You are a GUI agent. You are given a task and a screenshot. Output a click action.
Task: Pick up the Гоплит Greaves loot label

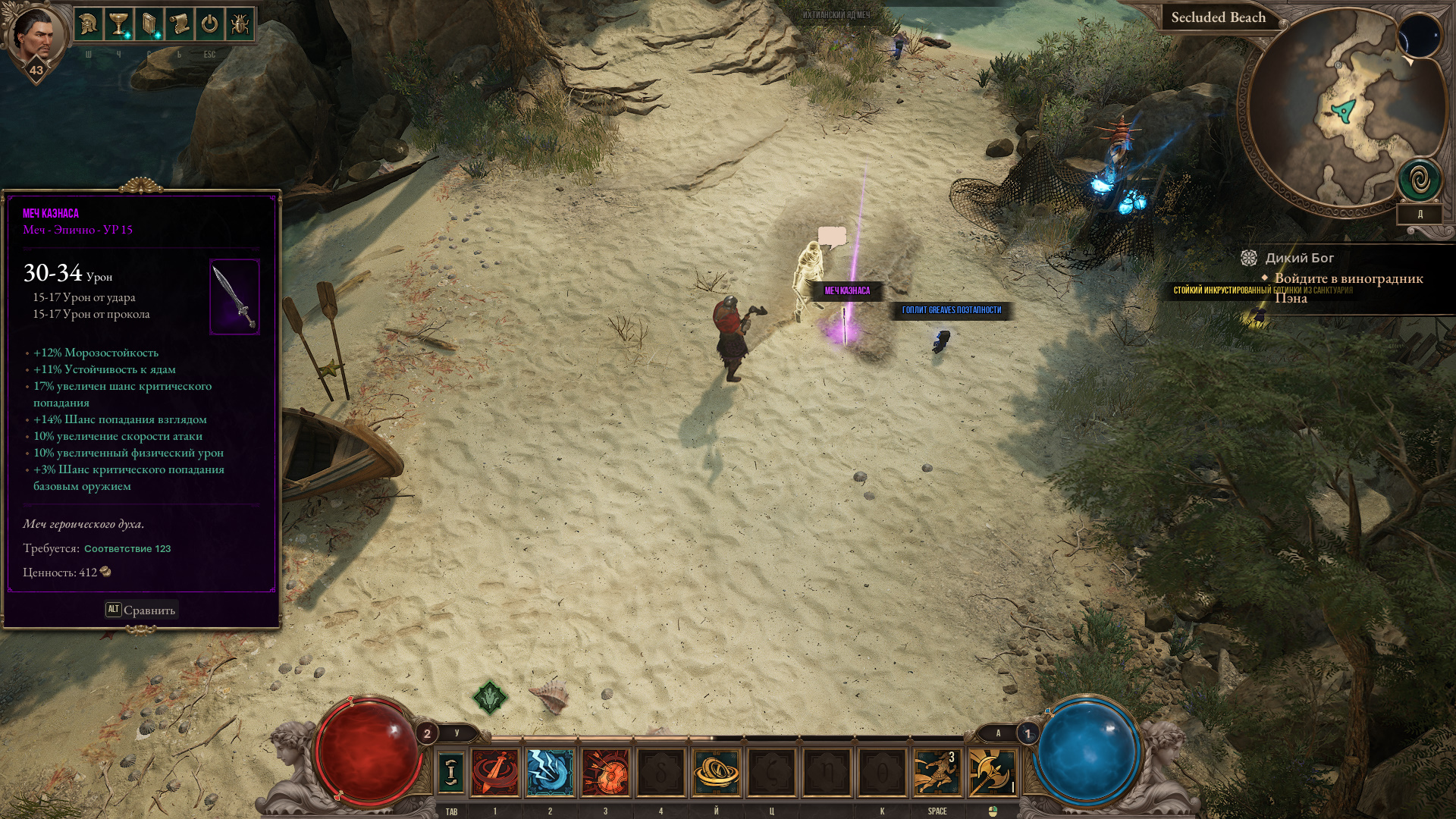(x=951, y=310)
